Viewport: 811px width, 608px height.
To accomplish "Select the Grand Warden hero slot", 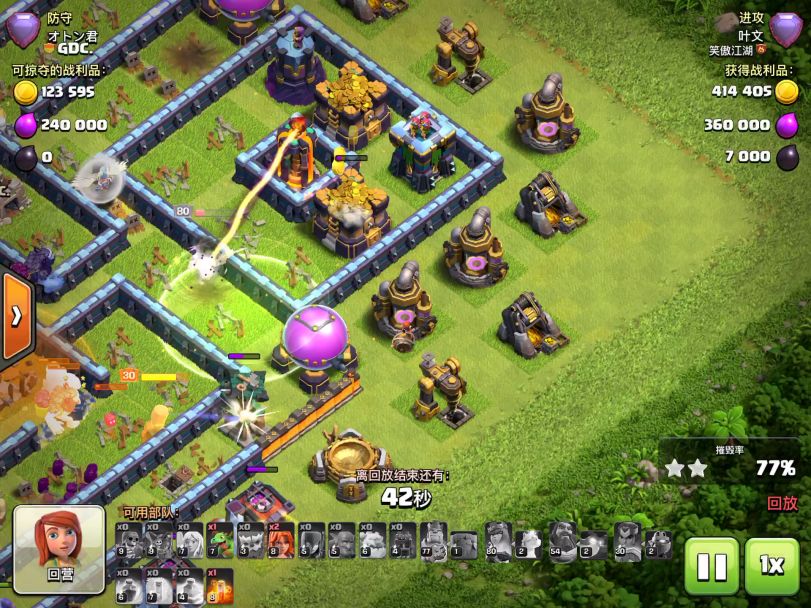I will click(x=563, y=541).
